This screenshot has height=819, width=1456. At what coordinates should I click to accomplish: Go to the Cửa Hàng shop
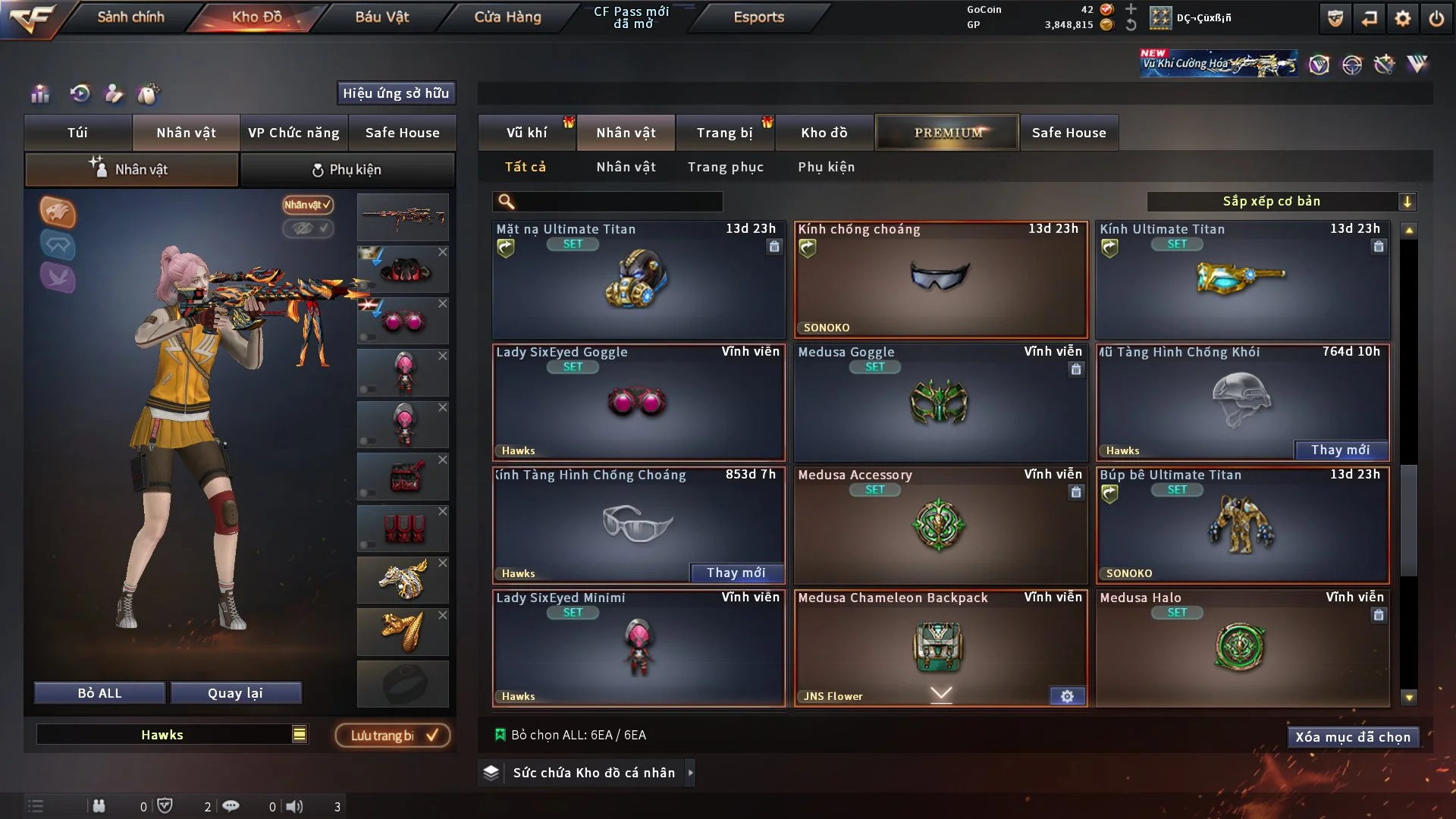507,17
